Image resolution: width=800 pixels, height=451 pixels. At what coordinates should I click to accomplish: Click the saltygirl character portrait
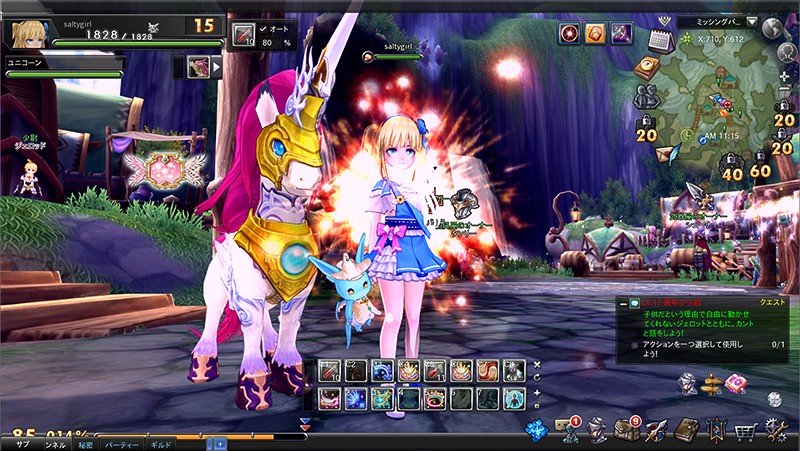[28, 33]
